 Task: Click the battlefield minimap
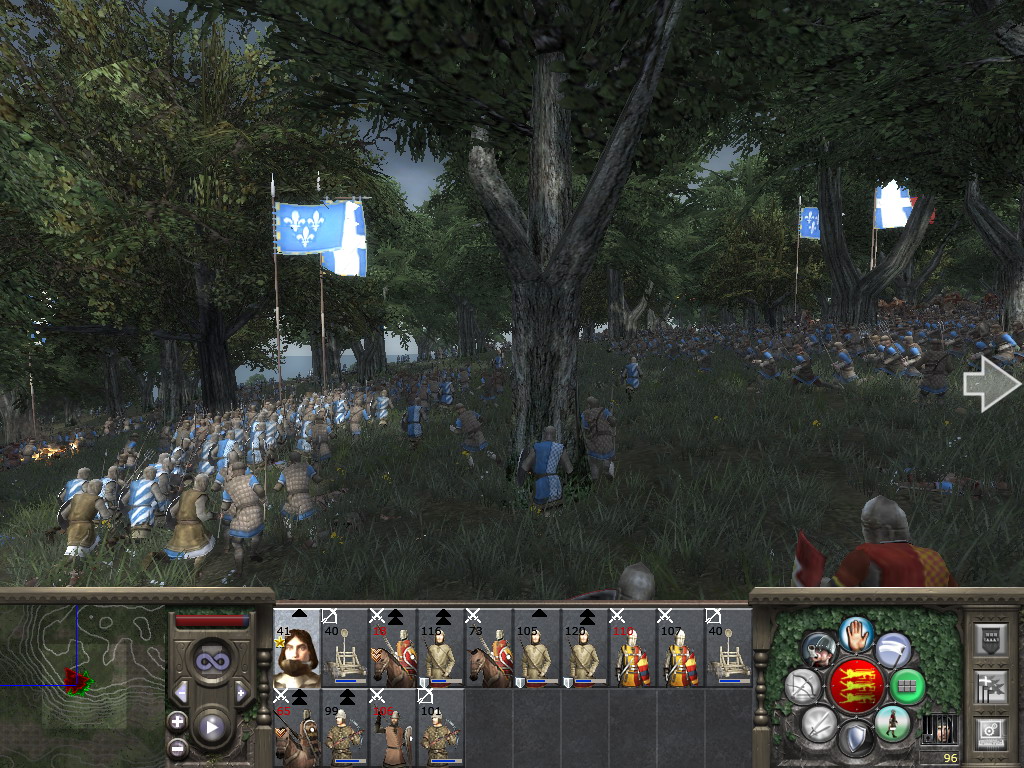tap(84, 681)
